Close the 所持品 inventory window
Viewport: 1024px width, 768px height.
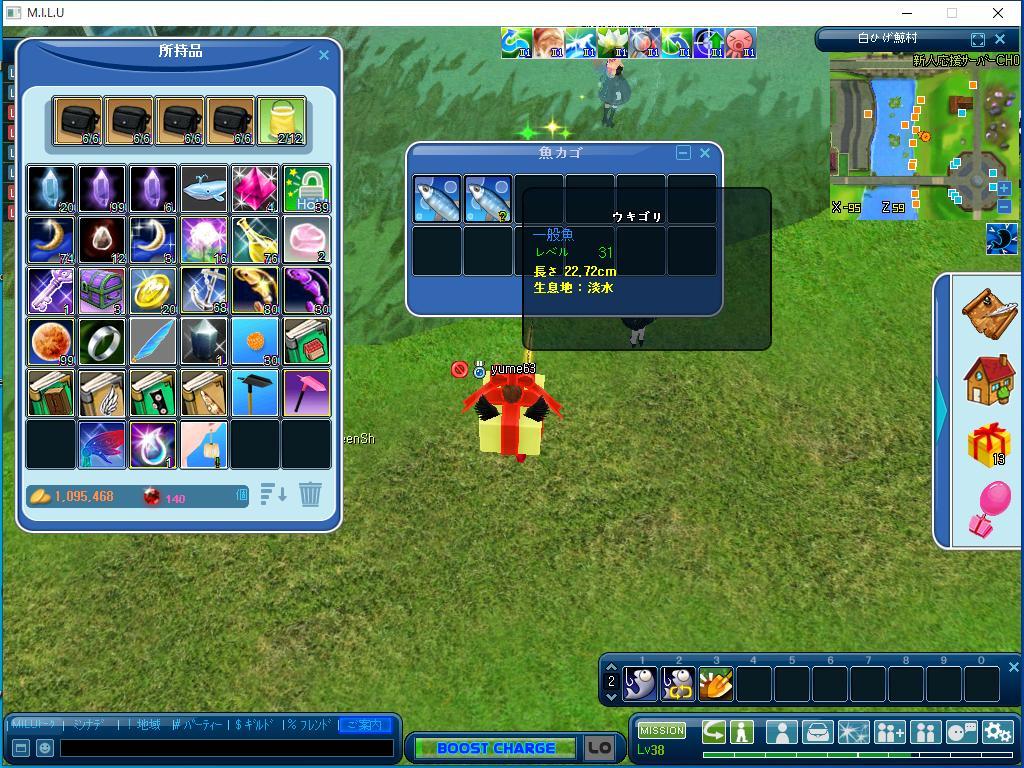tap(323, 55)
